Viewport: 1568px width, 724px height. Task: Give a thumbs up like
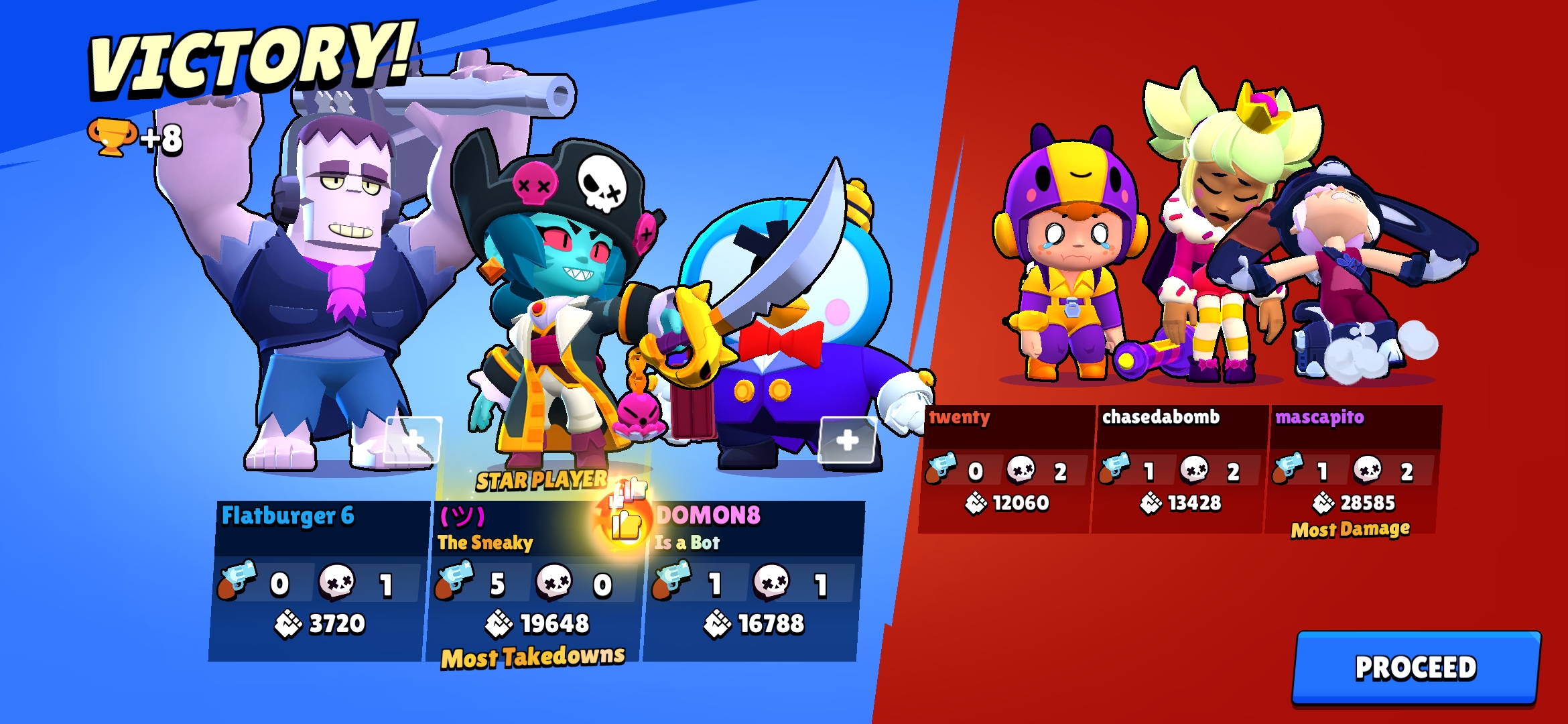click(x=627, y=523)
